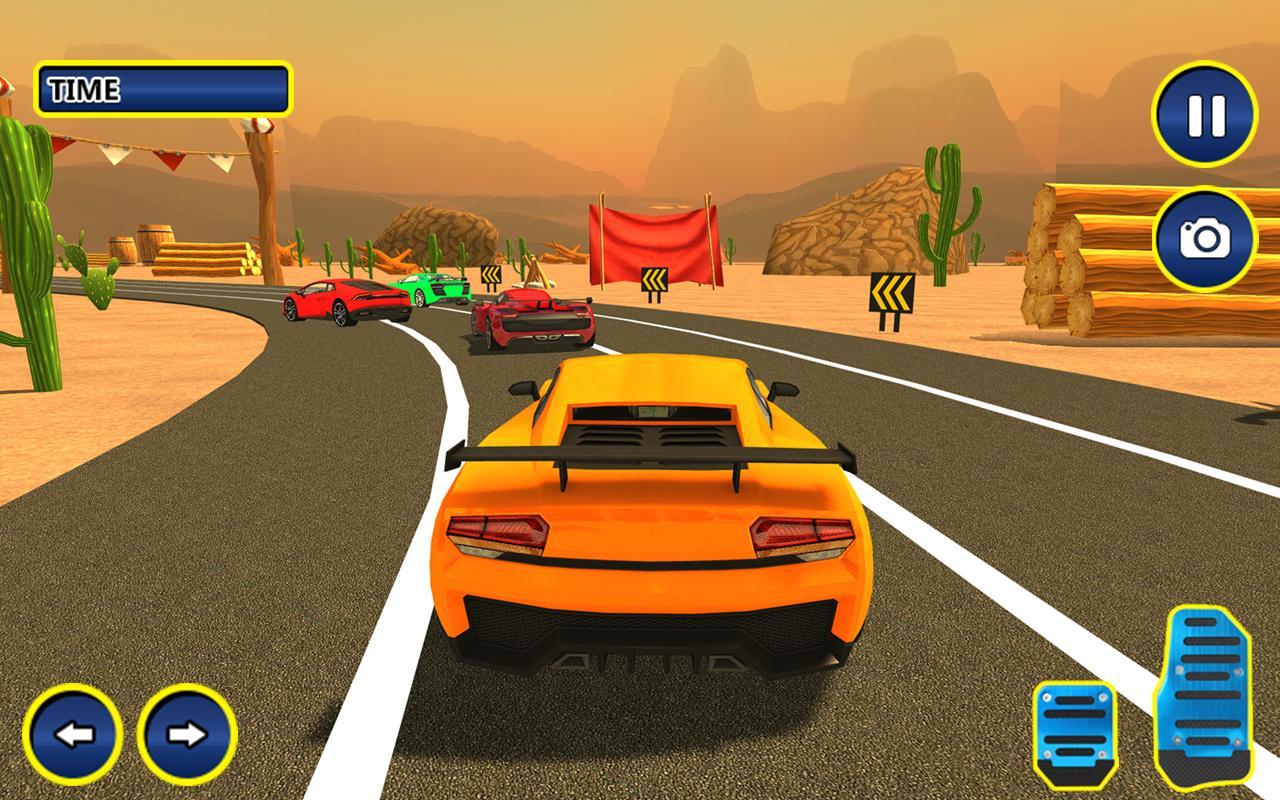Select the TIME label text
This screenshot has height=800, width=1280.
(x=85, y=88)
